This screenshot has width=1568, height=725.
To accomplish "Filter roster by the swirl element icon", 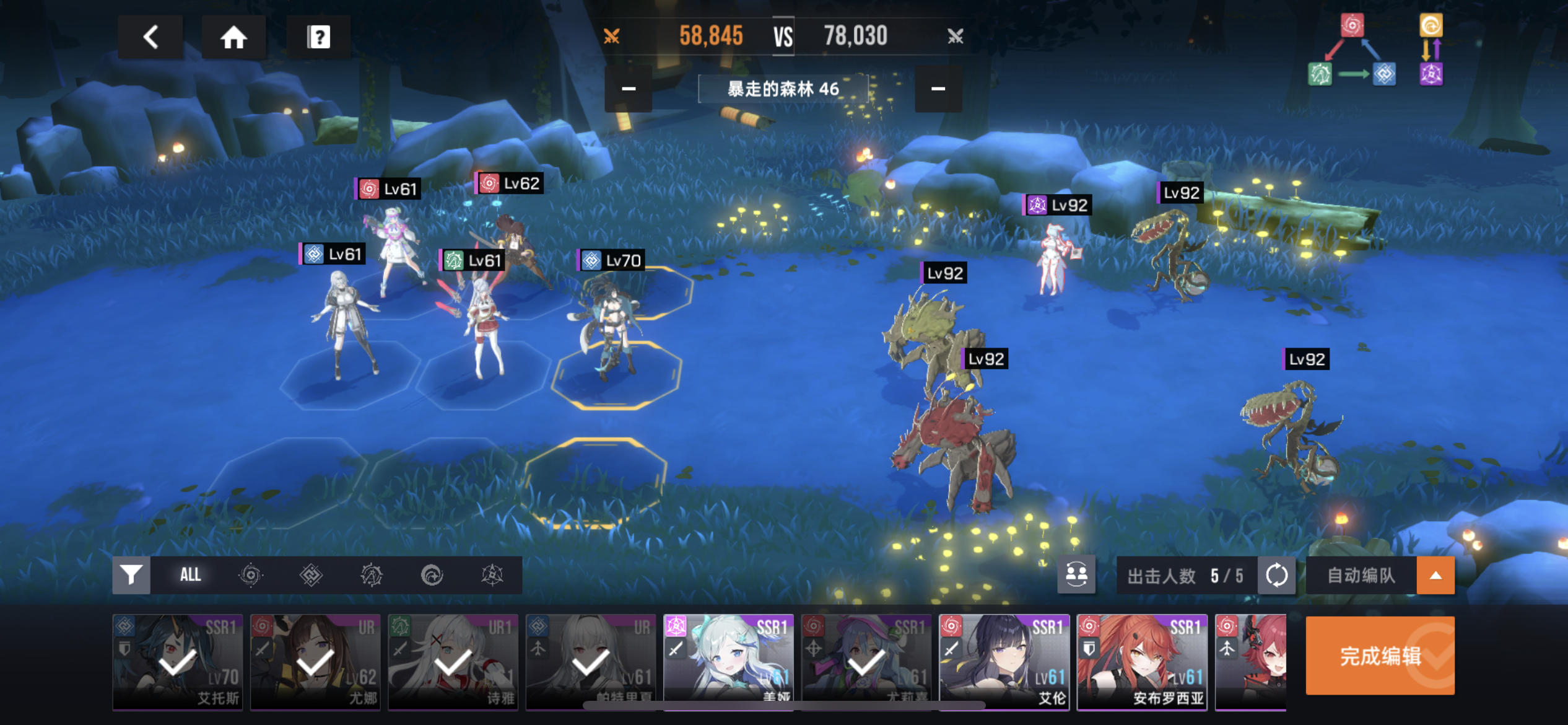I will [250, 575].
